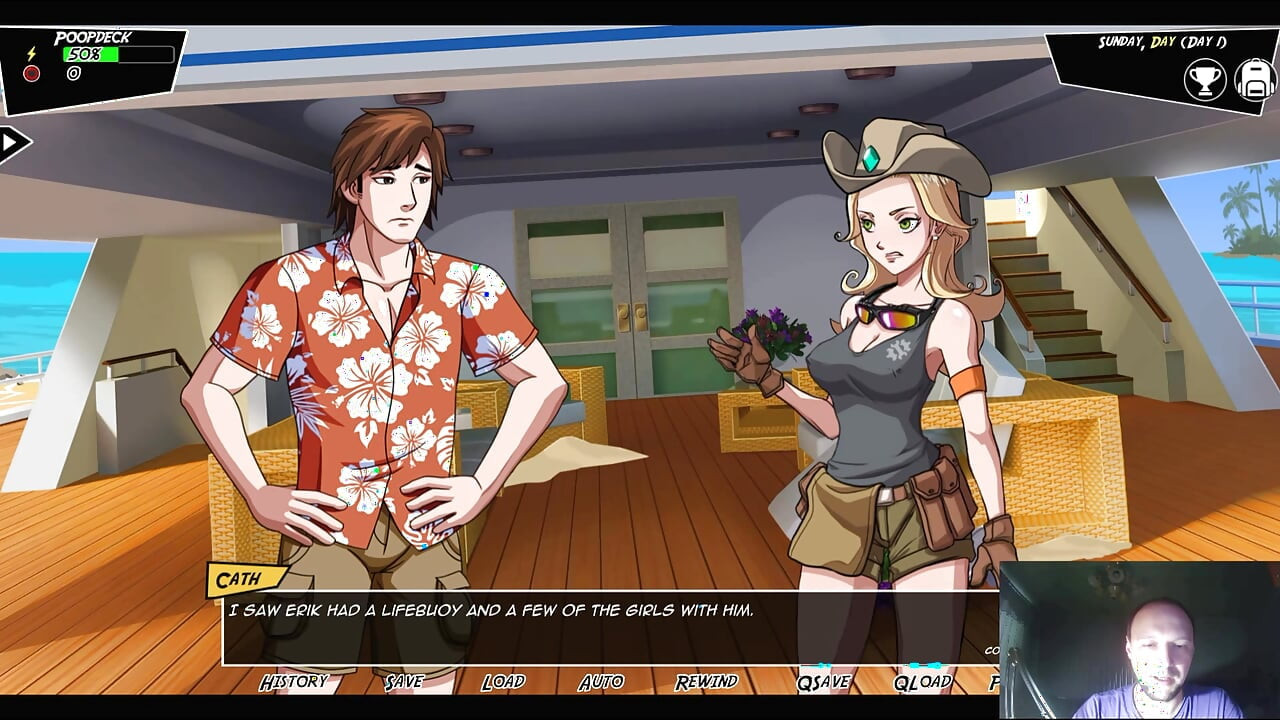Open the Load menu
Viewport: 1280px width, 720px height.
(503, 682)
